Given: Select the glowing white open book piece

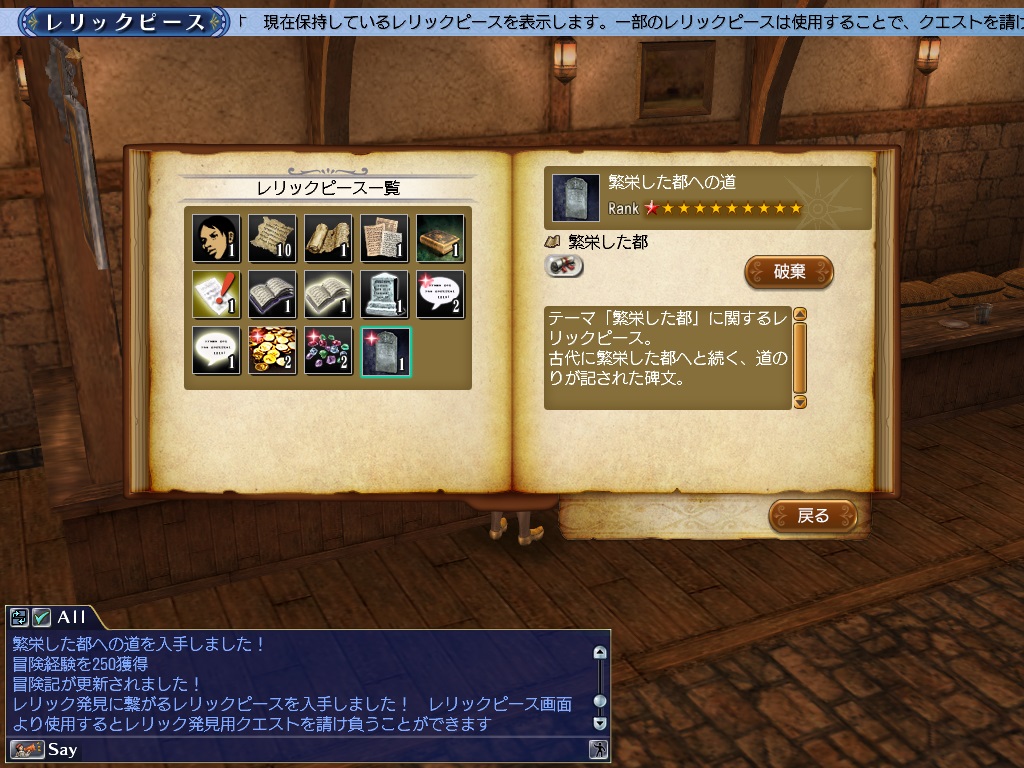Looking at the screenshot, I should tap(329, 294).
